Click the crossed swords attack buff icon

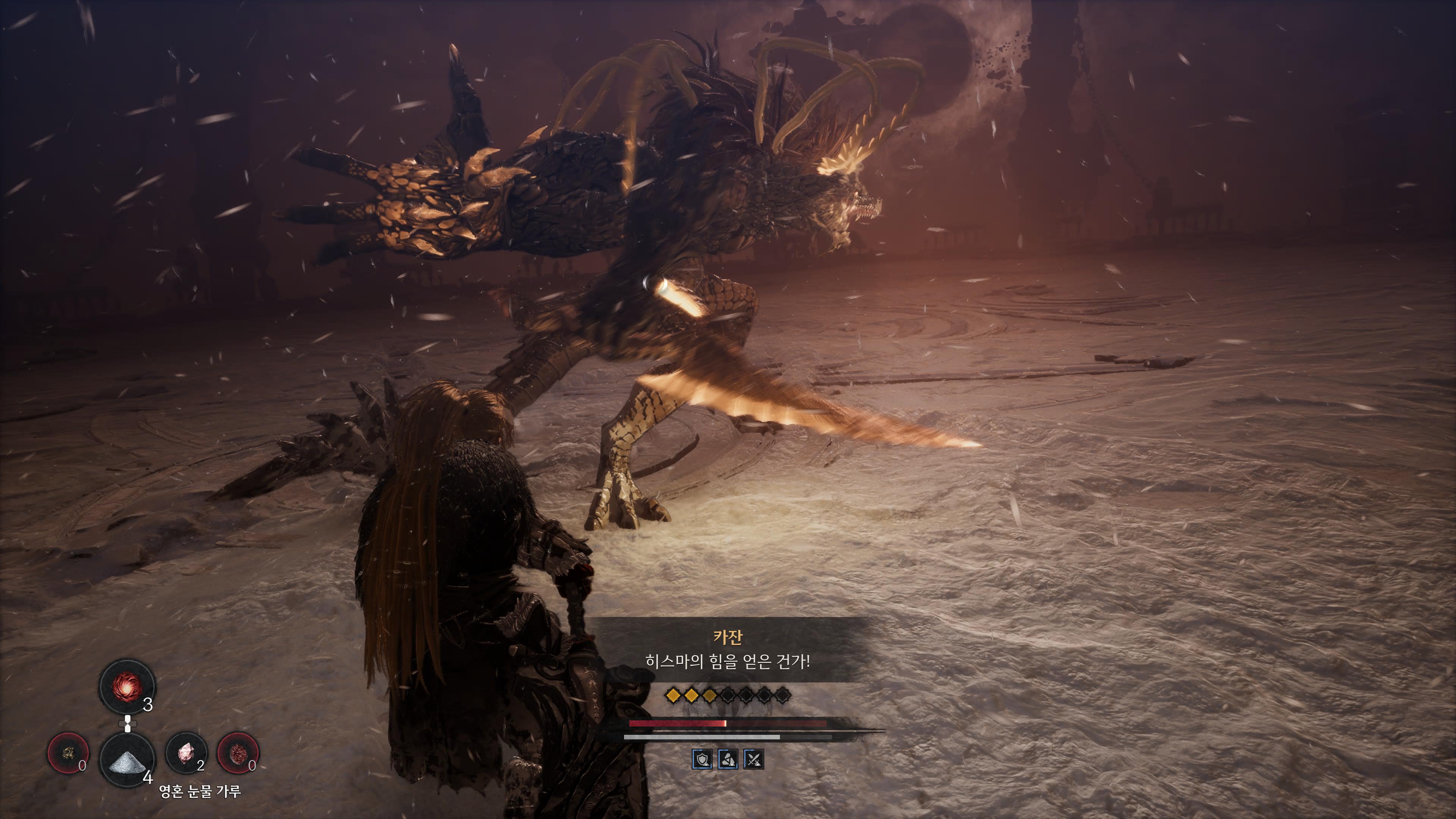point(753,759)
